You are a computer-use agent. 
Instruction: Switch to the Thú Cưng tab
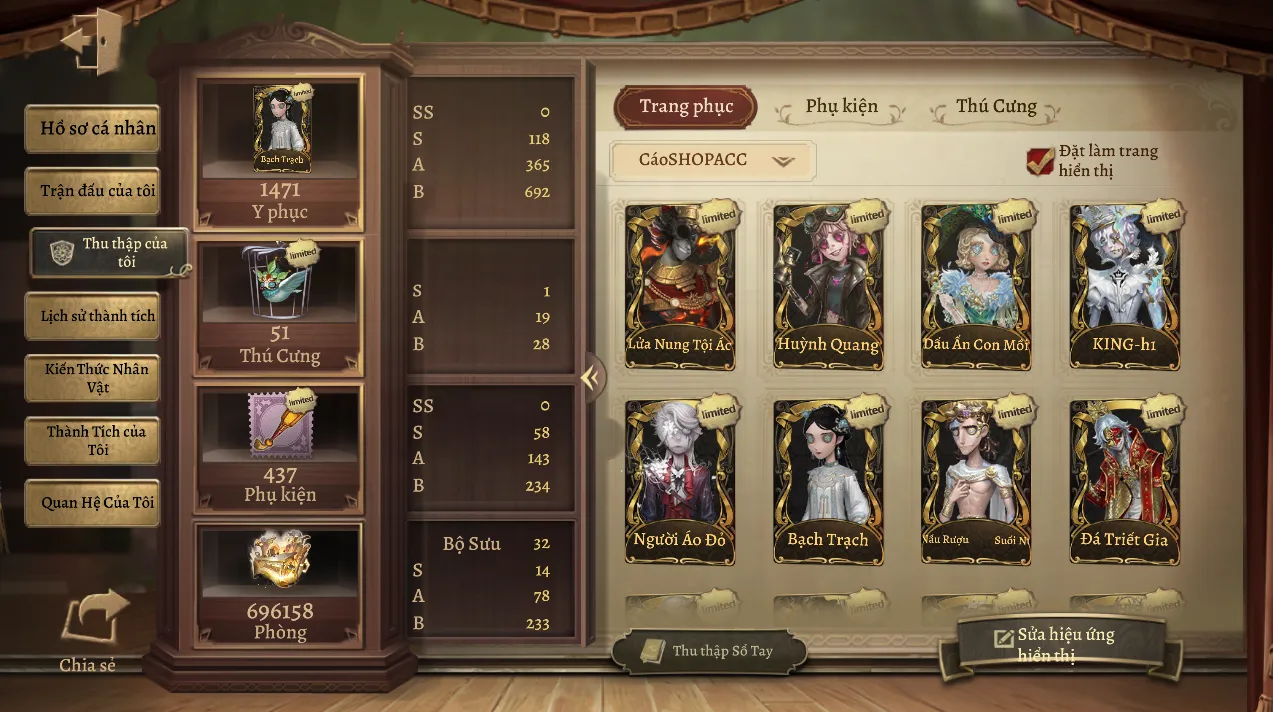(x=996, y=107)
